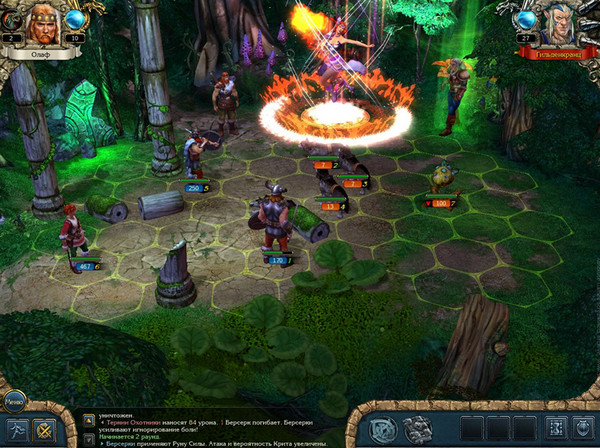Screen dimensions: 600x448
Task: Select the allied archer stack showing 250
Action: pos(198,158)
